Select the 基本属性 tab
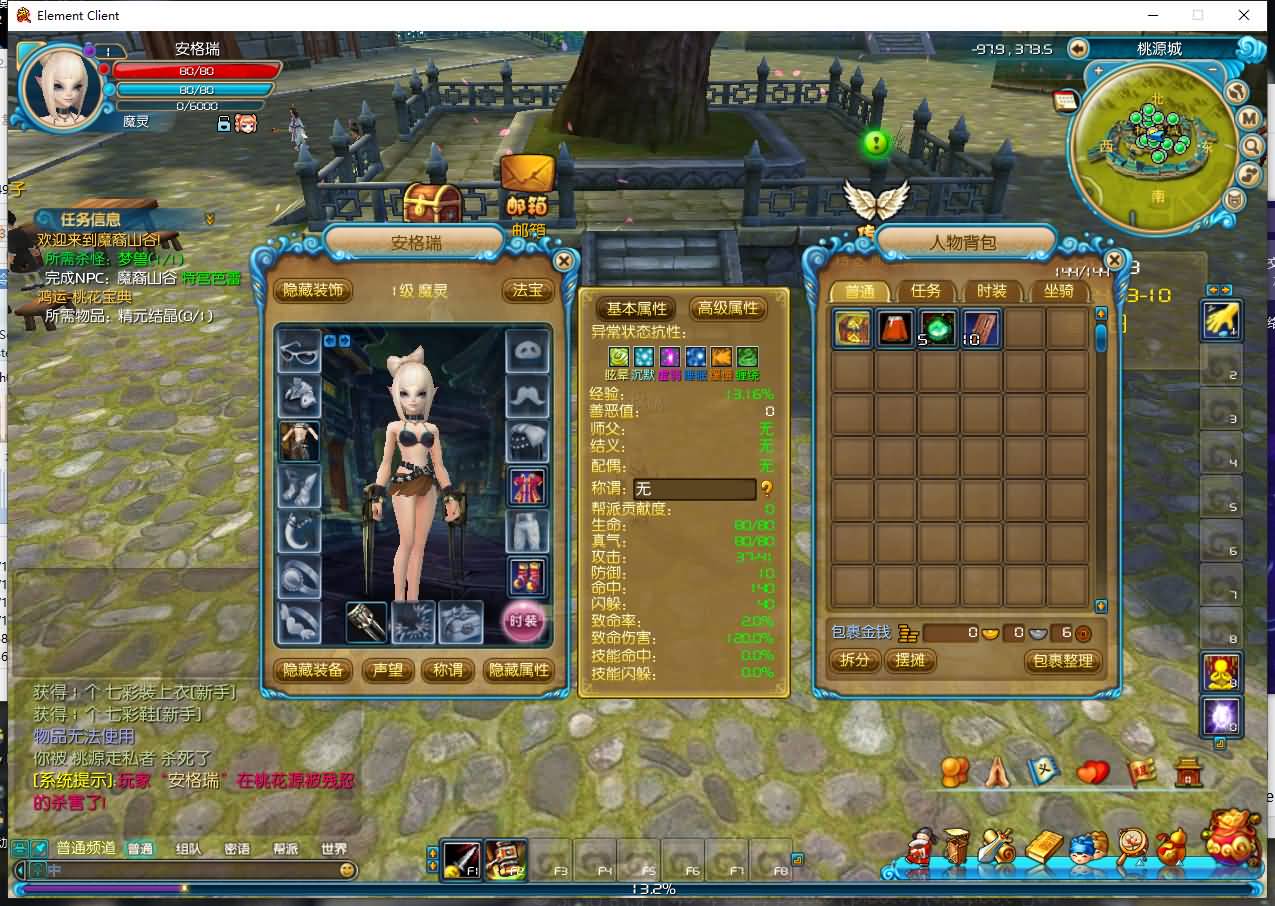Viewport: 1275px width, 906px height. click(636, 308)
